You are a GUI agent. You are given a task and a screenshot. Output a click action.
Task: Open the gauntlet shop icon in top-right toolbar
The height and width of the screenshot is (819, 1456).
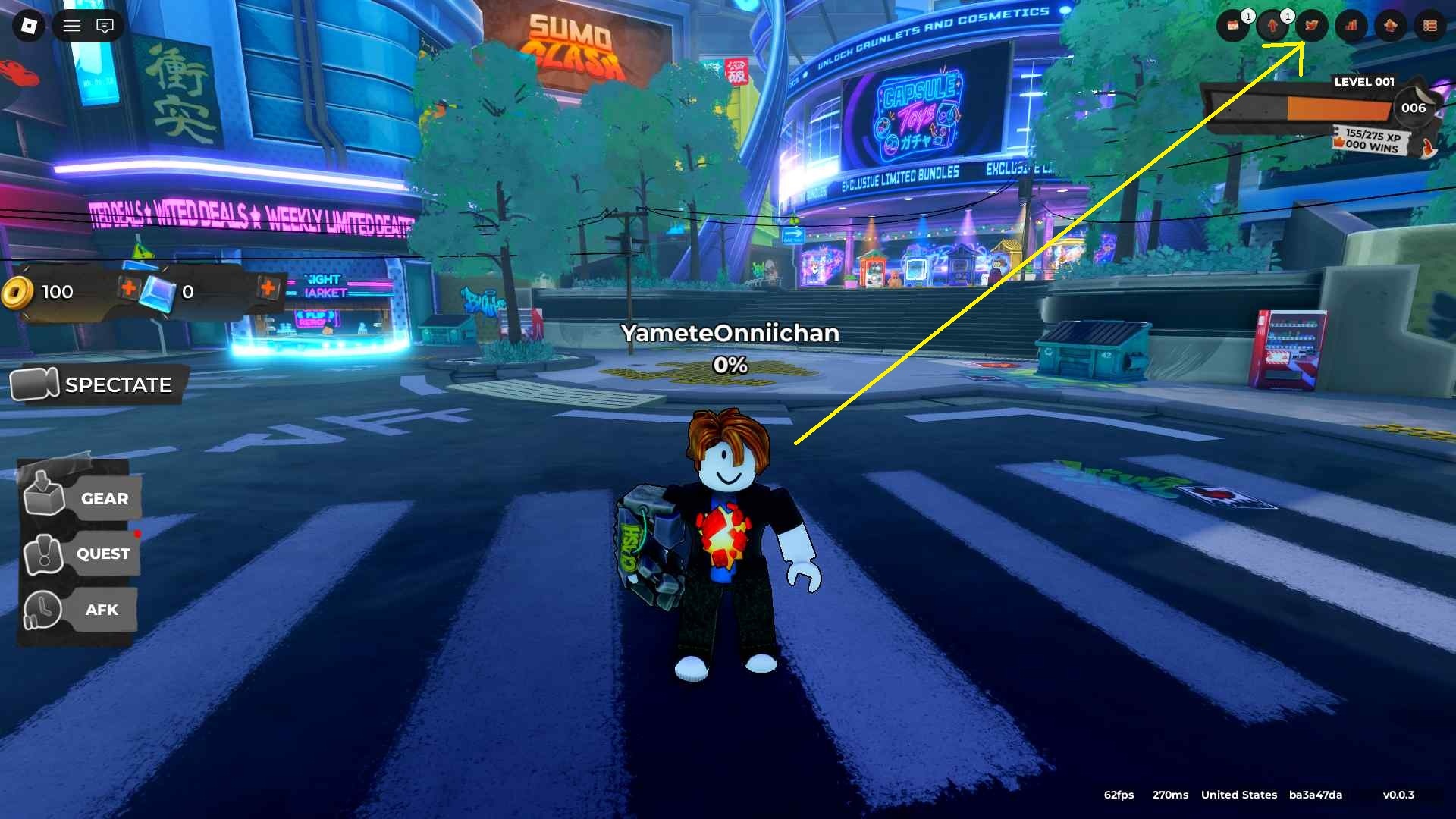1312,25
